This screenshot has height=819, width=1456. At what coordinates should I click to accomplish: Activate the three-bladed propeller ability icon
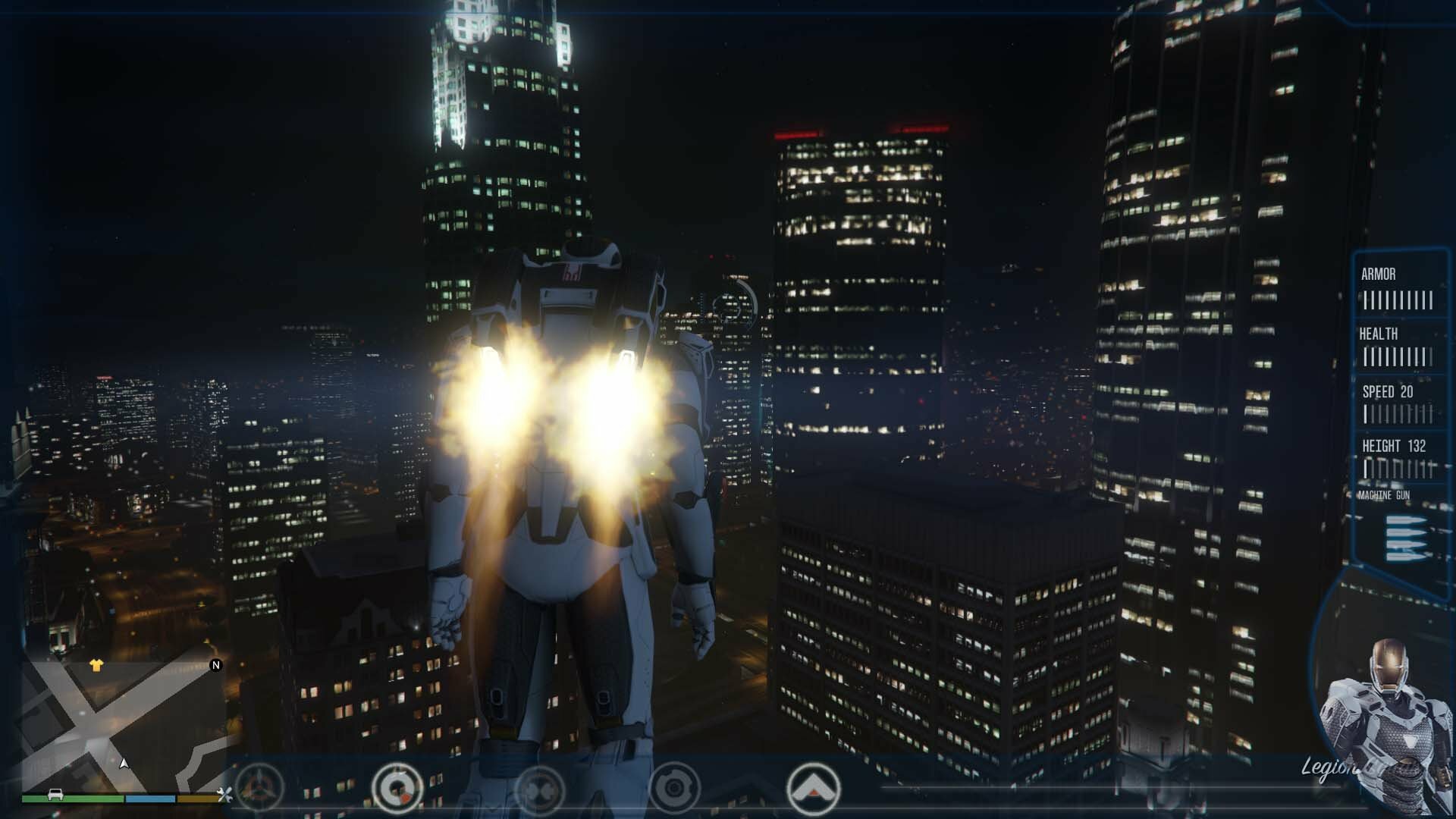(259, 789)
